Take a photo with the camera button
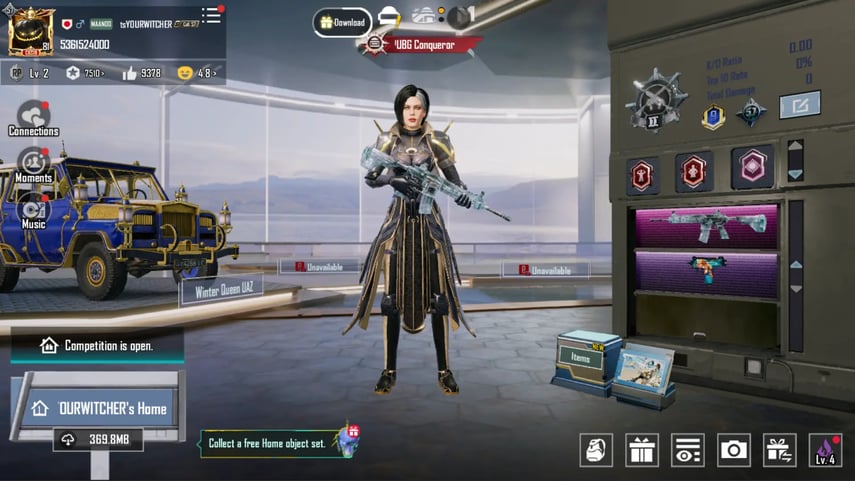The height and width of the screenshot is (481, 855). click(x=734, y=450)
